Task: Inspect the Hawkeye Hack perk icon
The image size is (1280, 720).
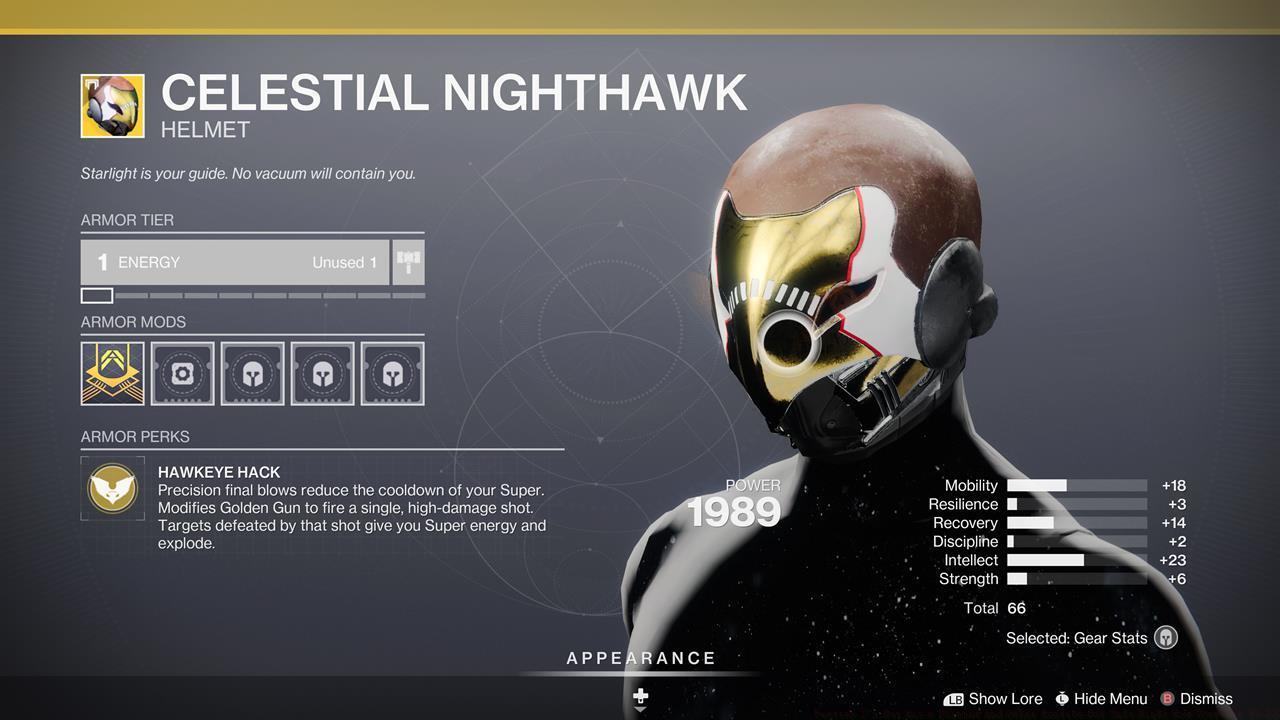Action: coord(112,489)
